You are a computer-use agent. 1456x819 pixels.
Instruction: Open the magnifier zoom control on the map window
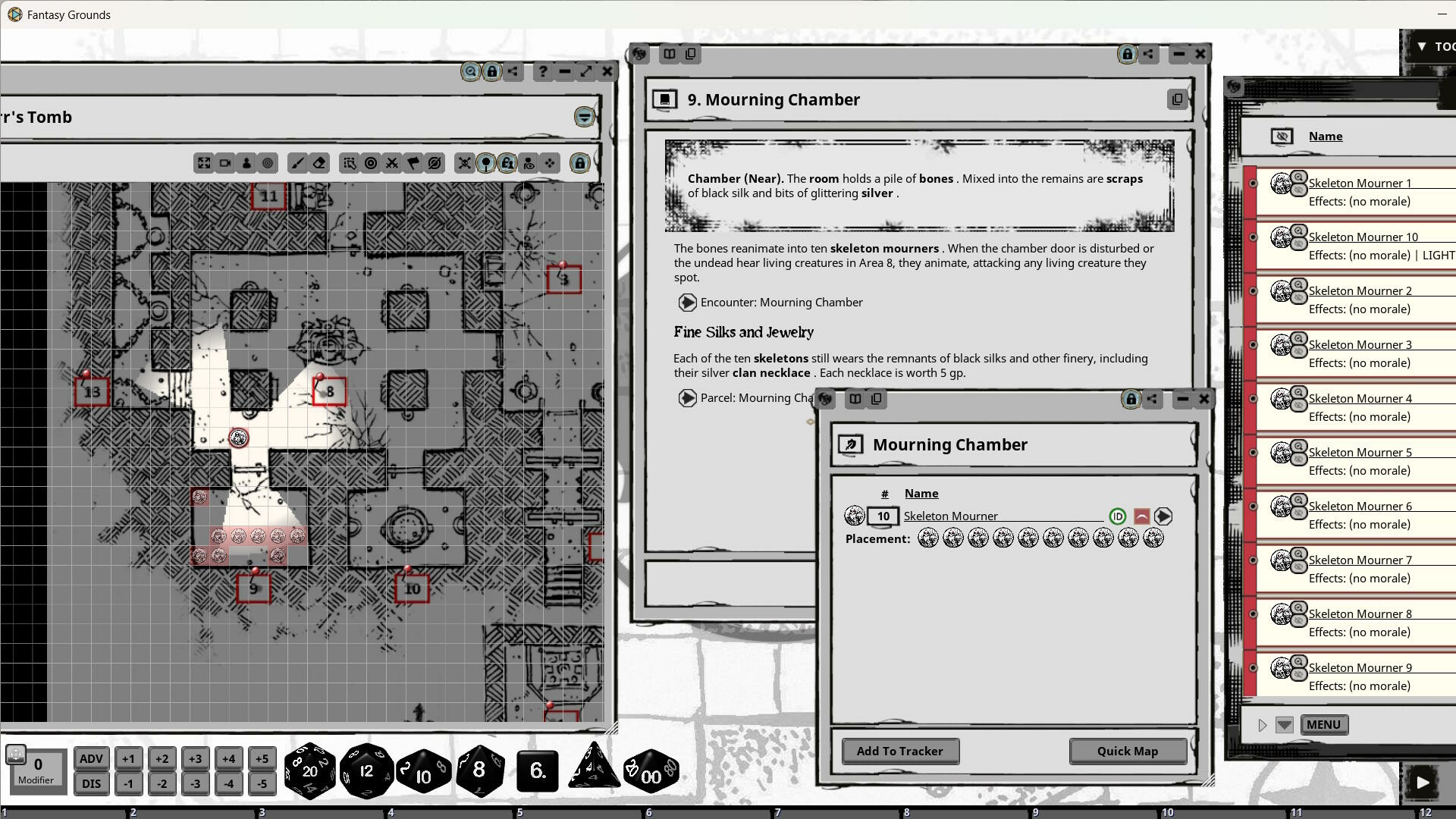470,71
